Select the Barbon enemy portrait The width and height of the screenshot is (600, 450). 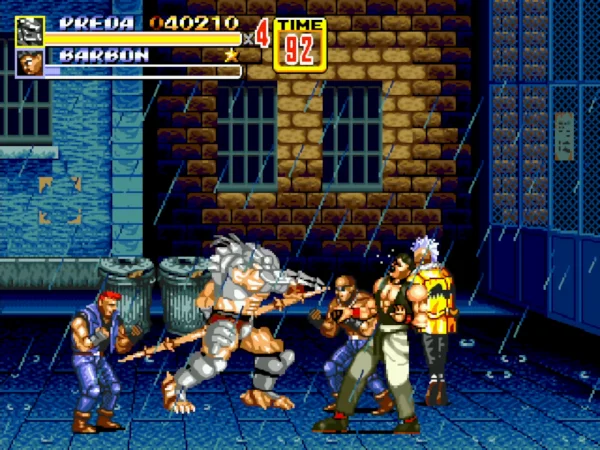[29, 64]
